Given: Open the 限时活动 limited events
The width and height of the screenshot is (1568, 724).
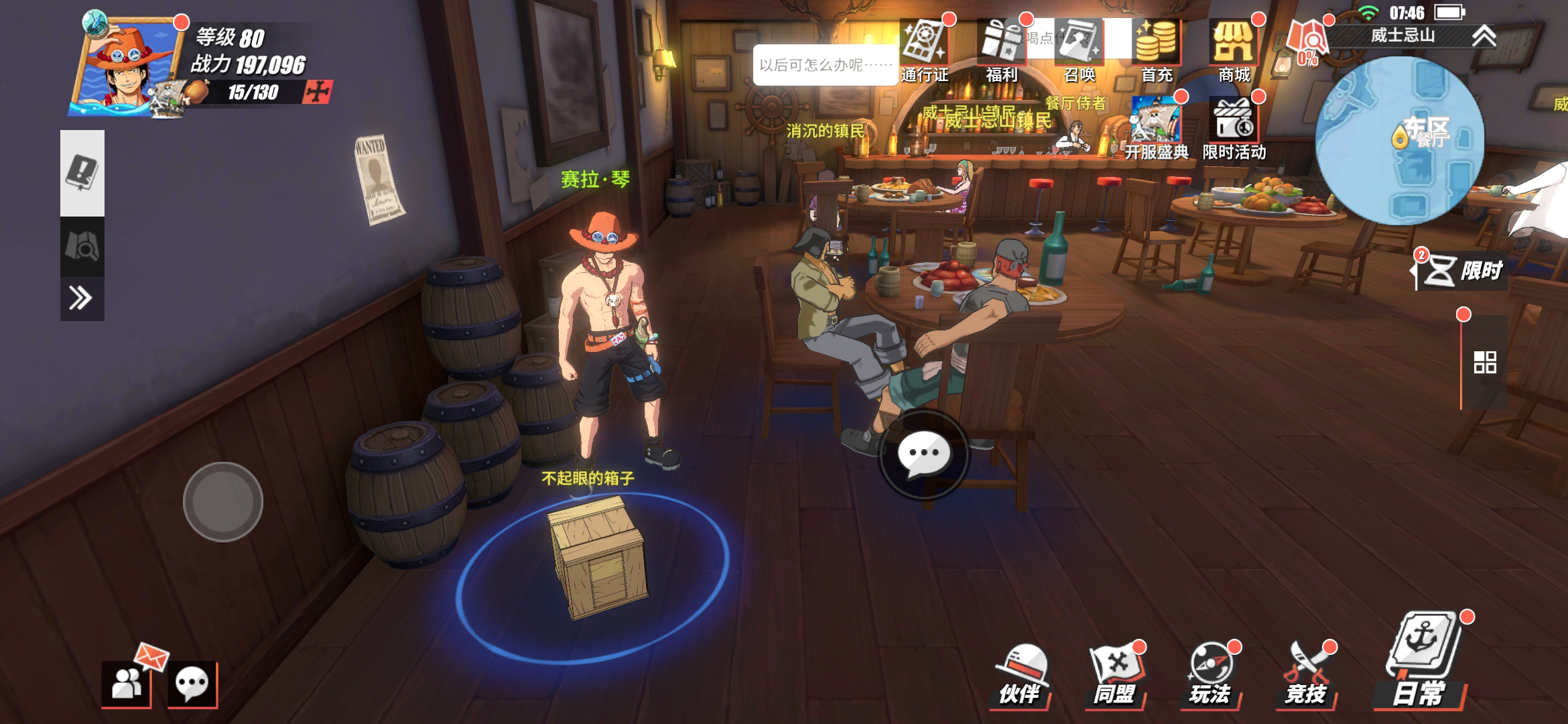Looking at the screenshot, I should pyautogui.click(x=1234, y=127).
